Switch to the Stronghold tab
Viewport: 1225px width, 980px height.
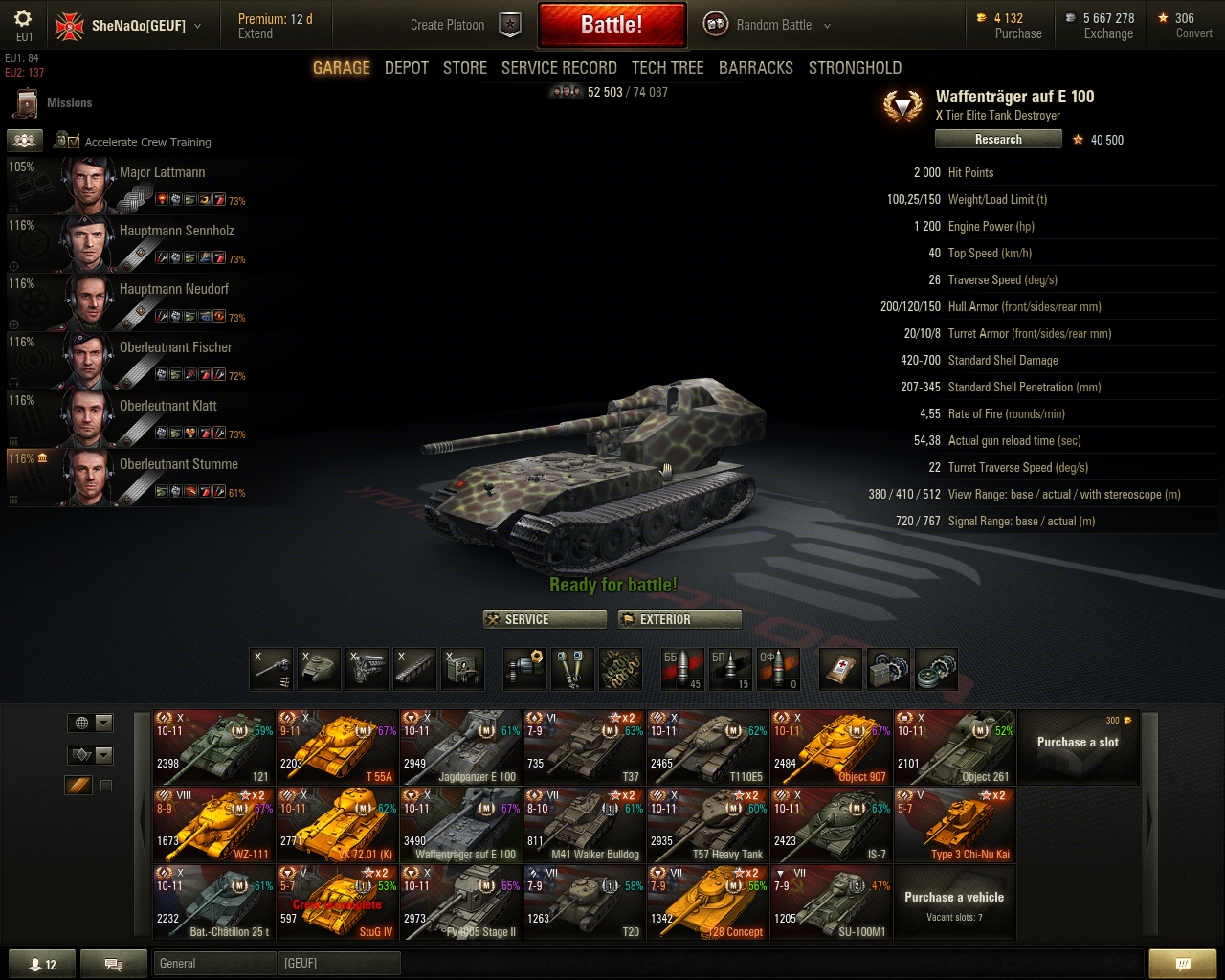(x=855, y=68)
